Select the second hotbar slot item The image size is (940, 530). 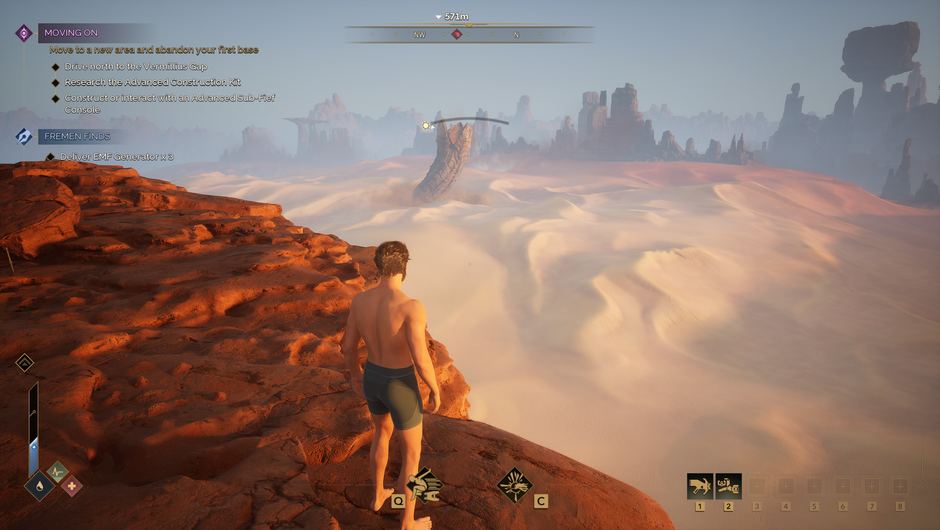pyautogui.click(x=728, y=486)
